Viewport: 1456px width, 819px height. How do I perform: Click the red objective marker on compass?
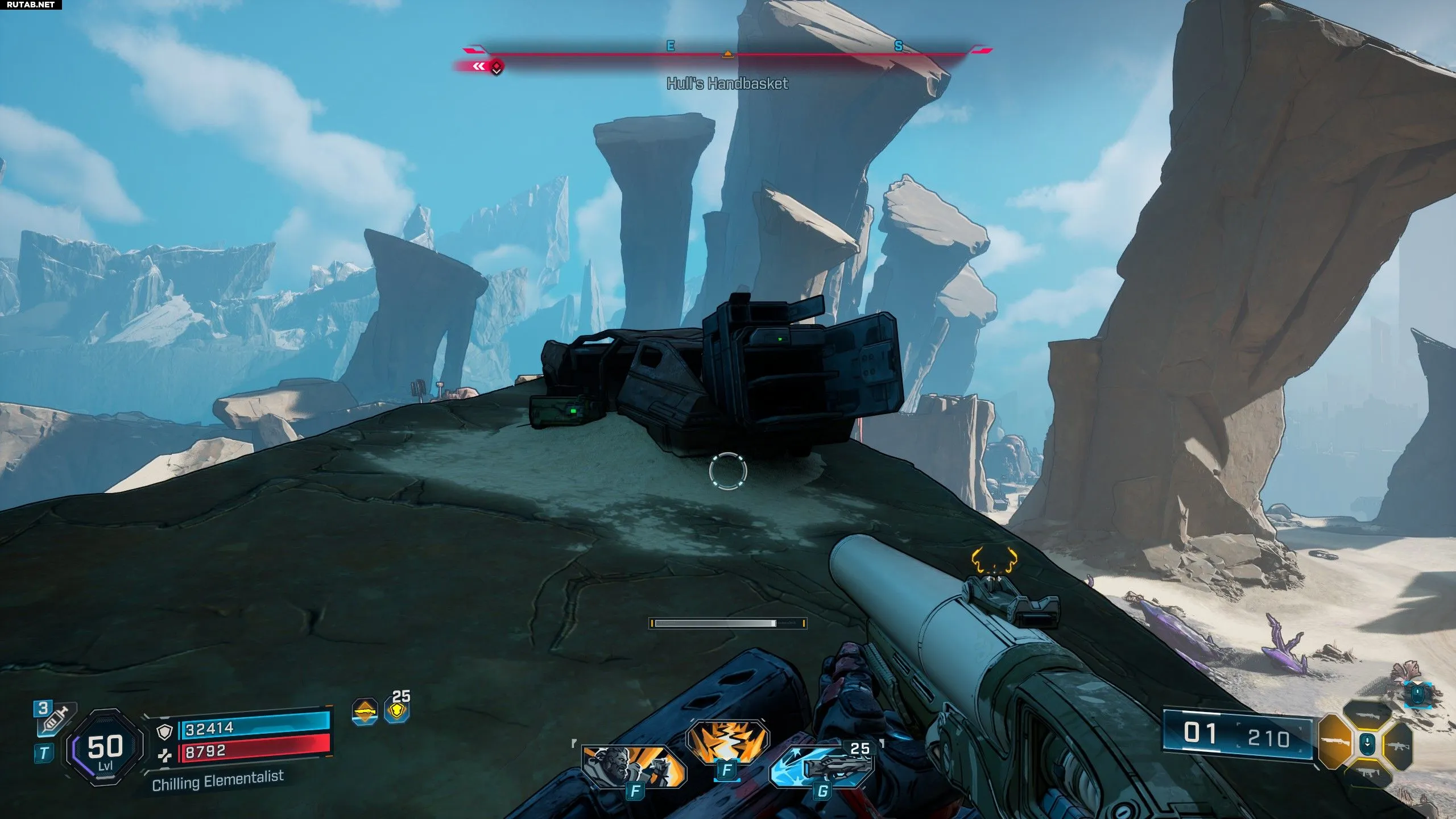coord(497,68)
